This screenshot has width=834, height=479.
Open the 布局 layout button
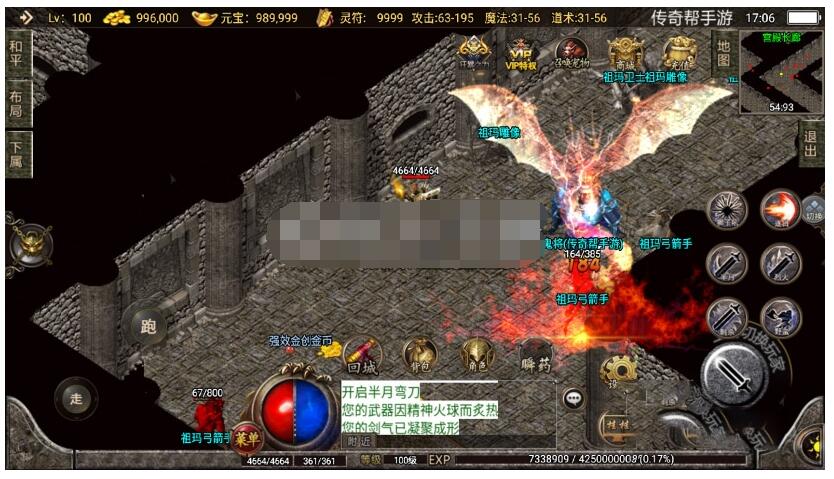(17, 103)
